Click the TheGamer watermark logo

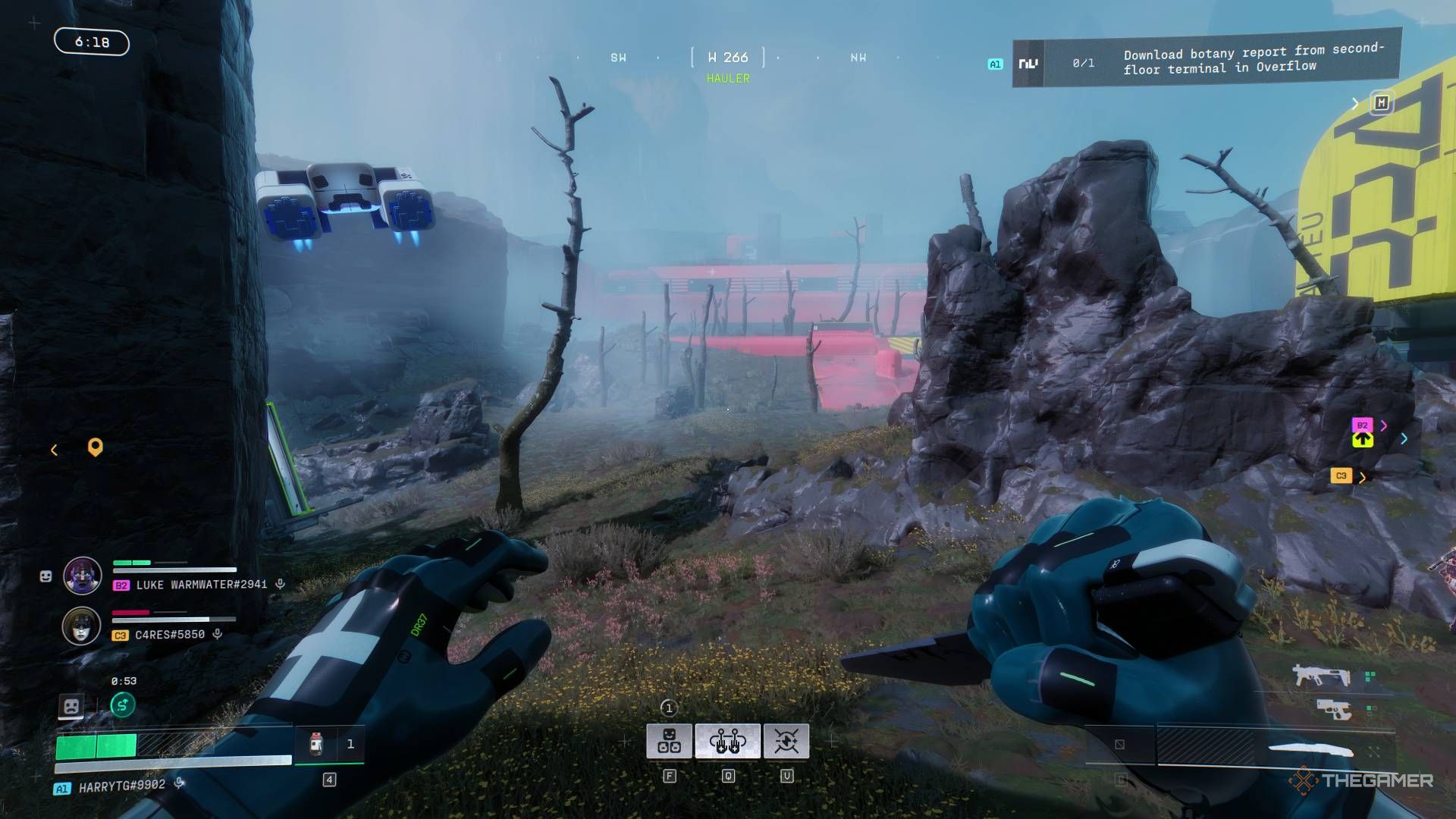point(1361,780)
